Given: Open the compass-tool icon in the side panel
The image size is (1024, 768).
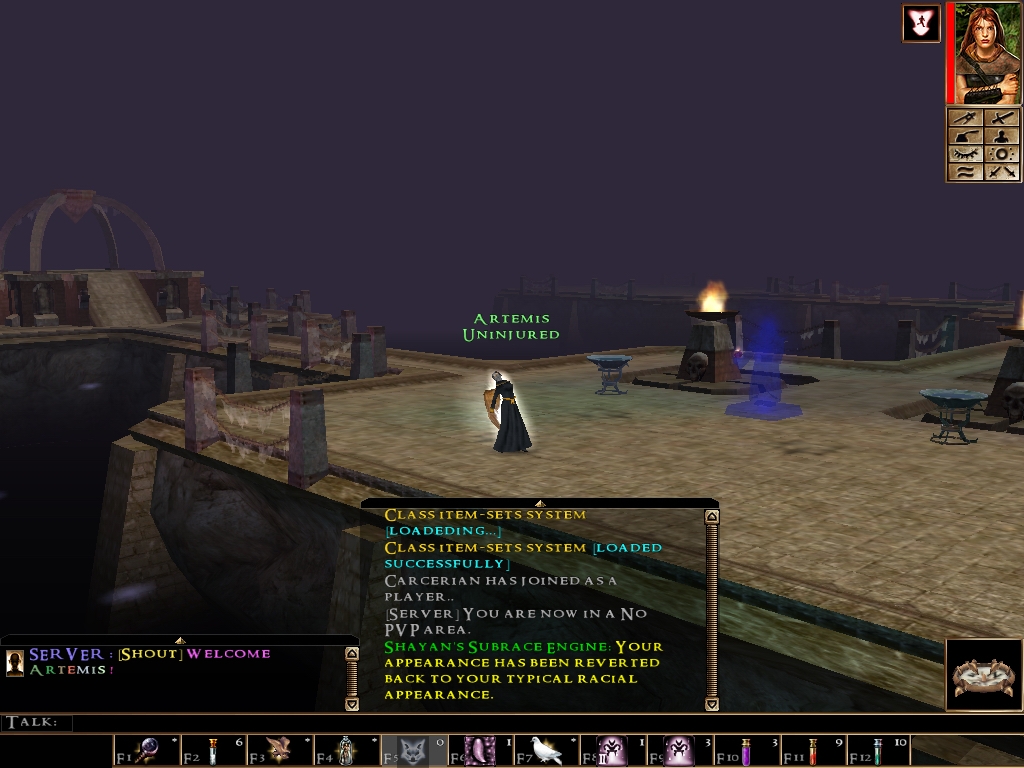Looking at the screenshot, I should (x=965, y=119).
